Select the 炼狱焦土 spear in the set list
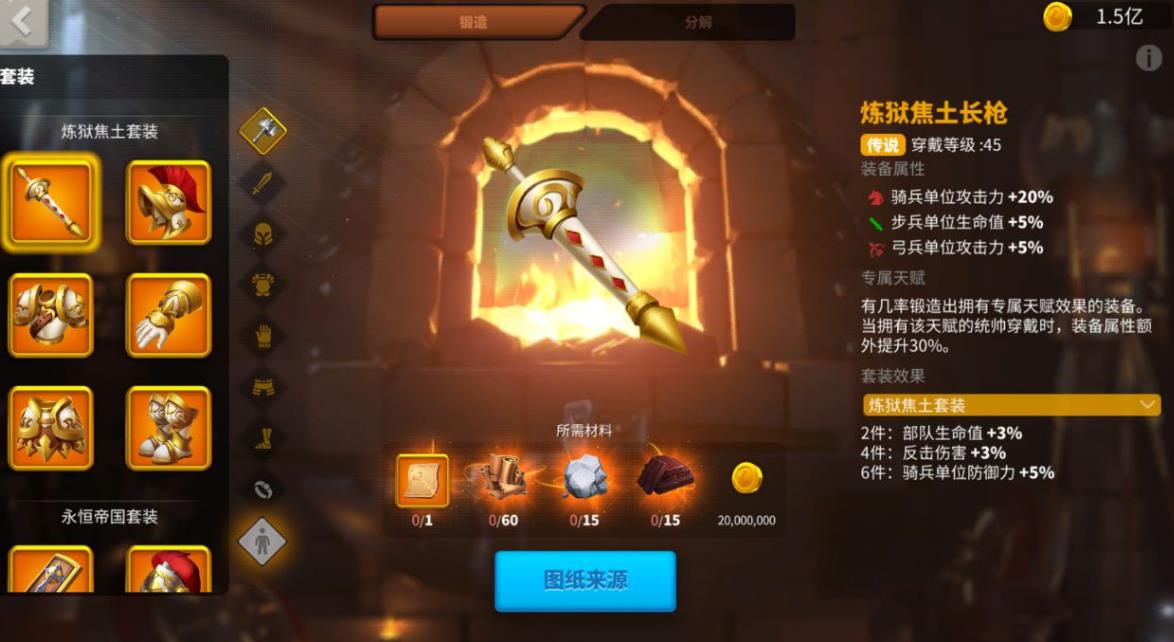The image size is (1174, 642). (50, 202)
